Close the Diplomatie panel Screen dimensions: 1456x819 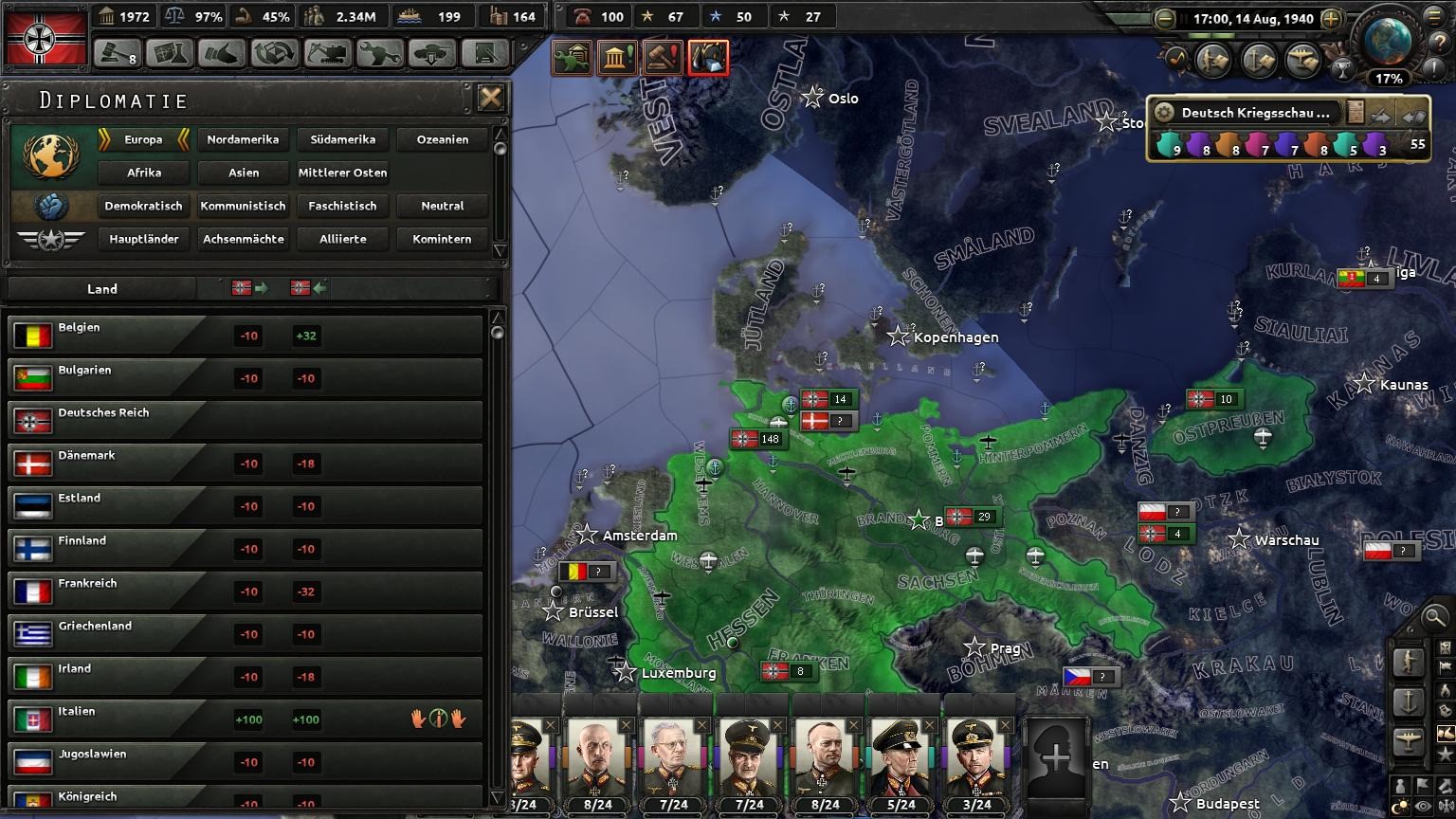(x=490, y=98)
